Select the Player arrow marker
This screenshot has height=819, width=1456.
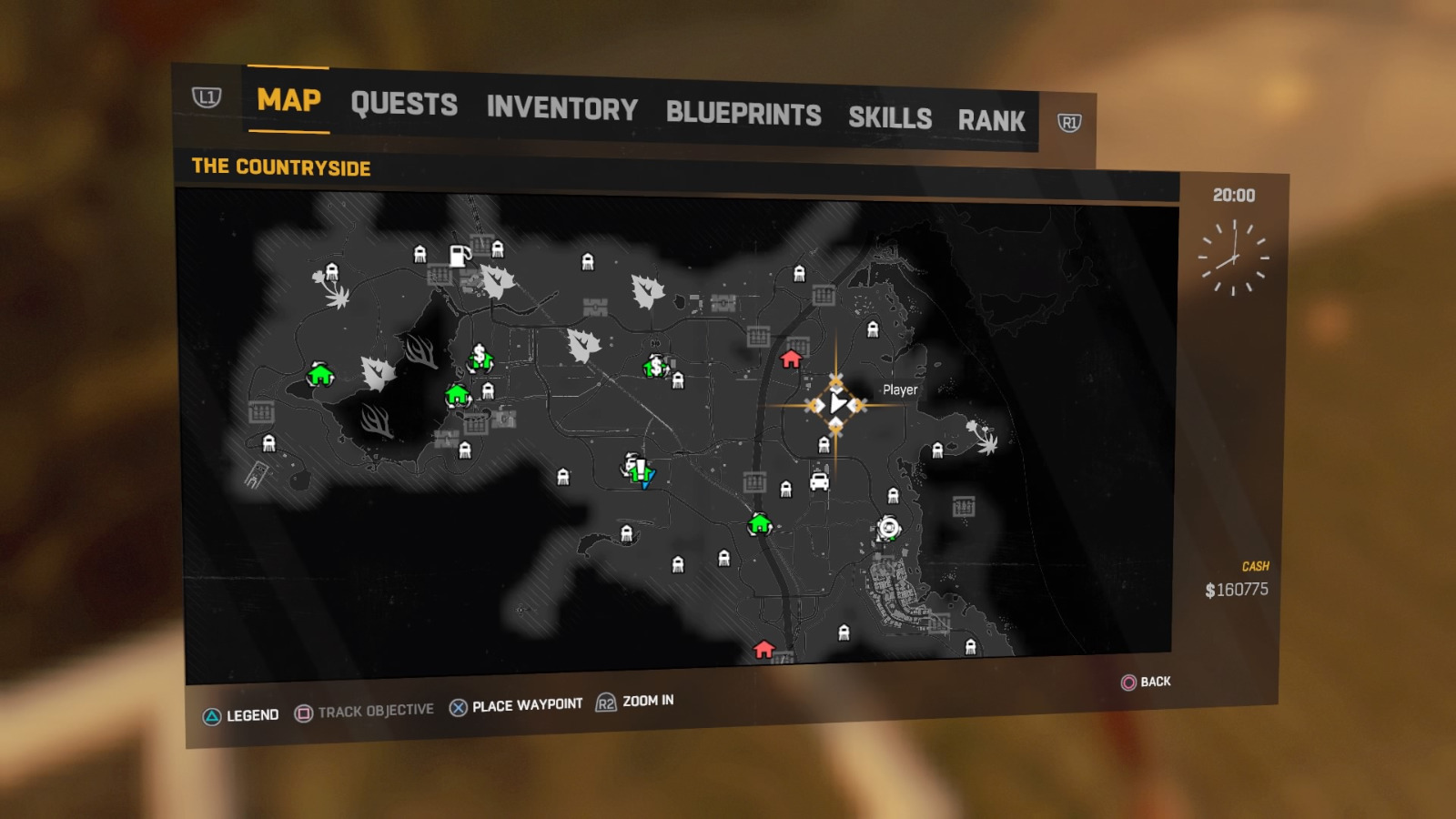837,403
